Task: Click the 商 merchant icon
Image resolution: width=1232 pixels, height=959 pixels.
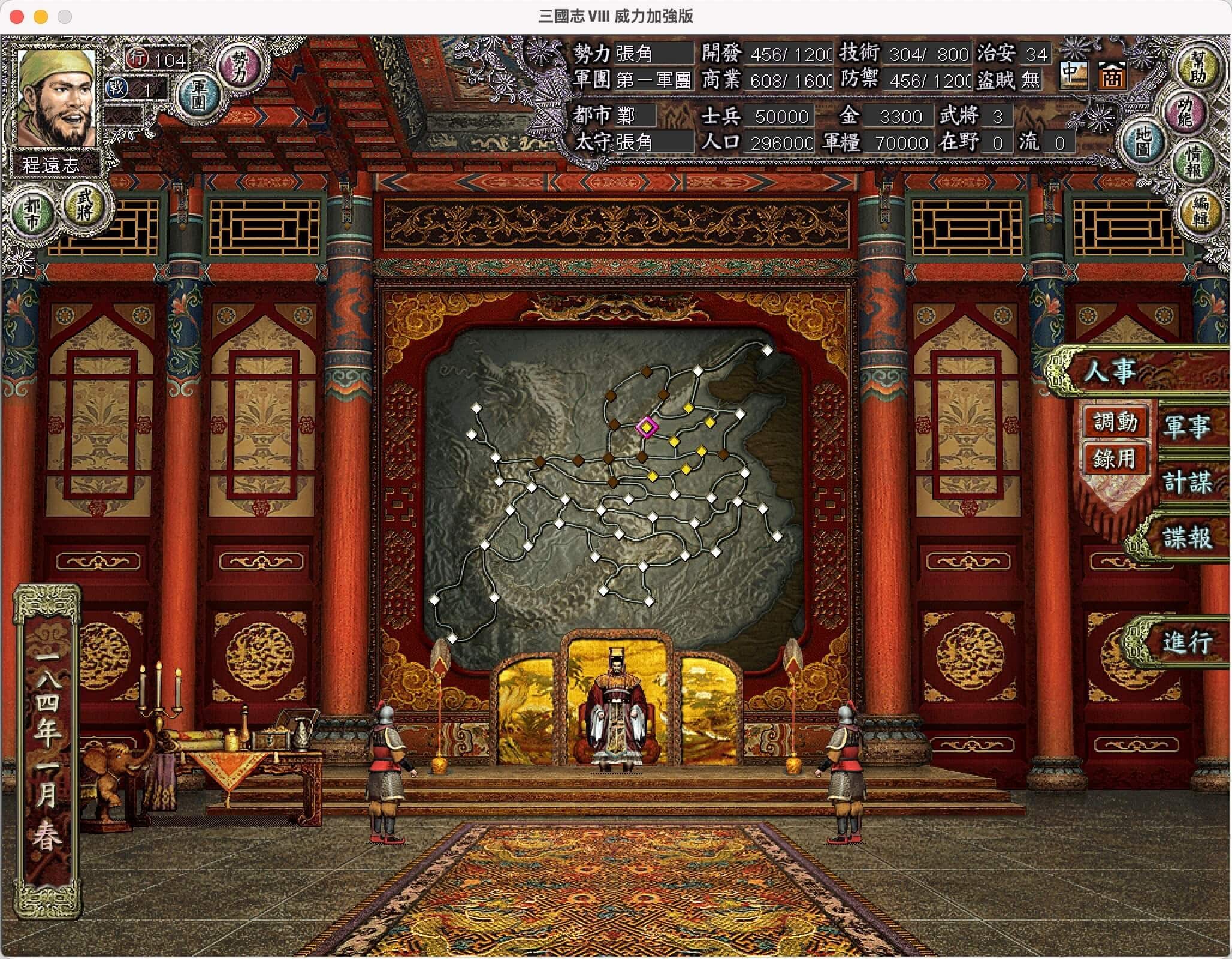Action: pyautogui.click(x=1111, y=77)
